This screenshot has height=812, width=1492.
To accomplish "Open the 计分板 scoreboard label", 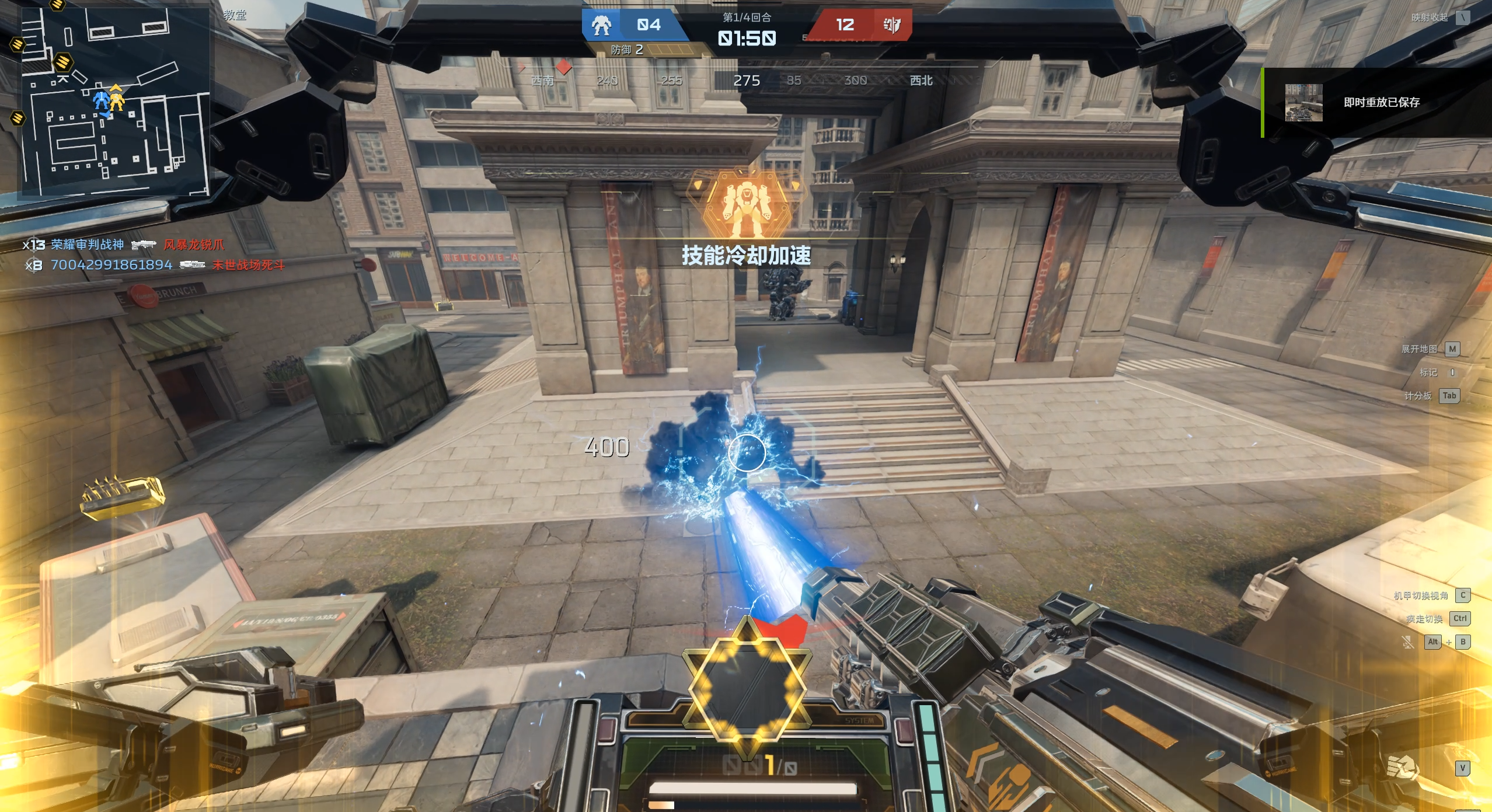I will pyautogui.click(x=1418, y=396).
